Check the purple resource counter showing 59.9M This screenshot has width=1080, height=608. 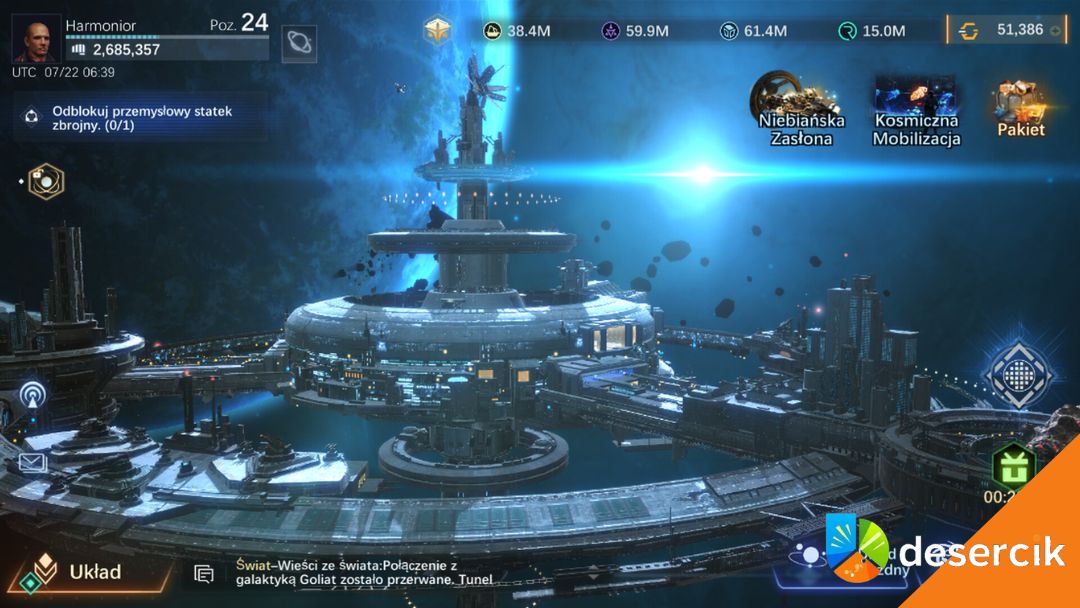(x=635, y=31)
